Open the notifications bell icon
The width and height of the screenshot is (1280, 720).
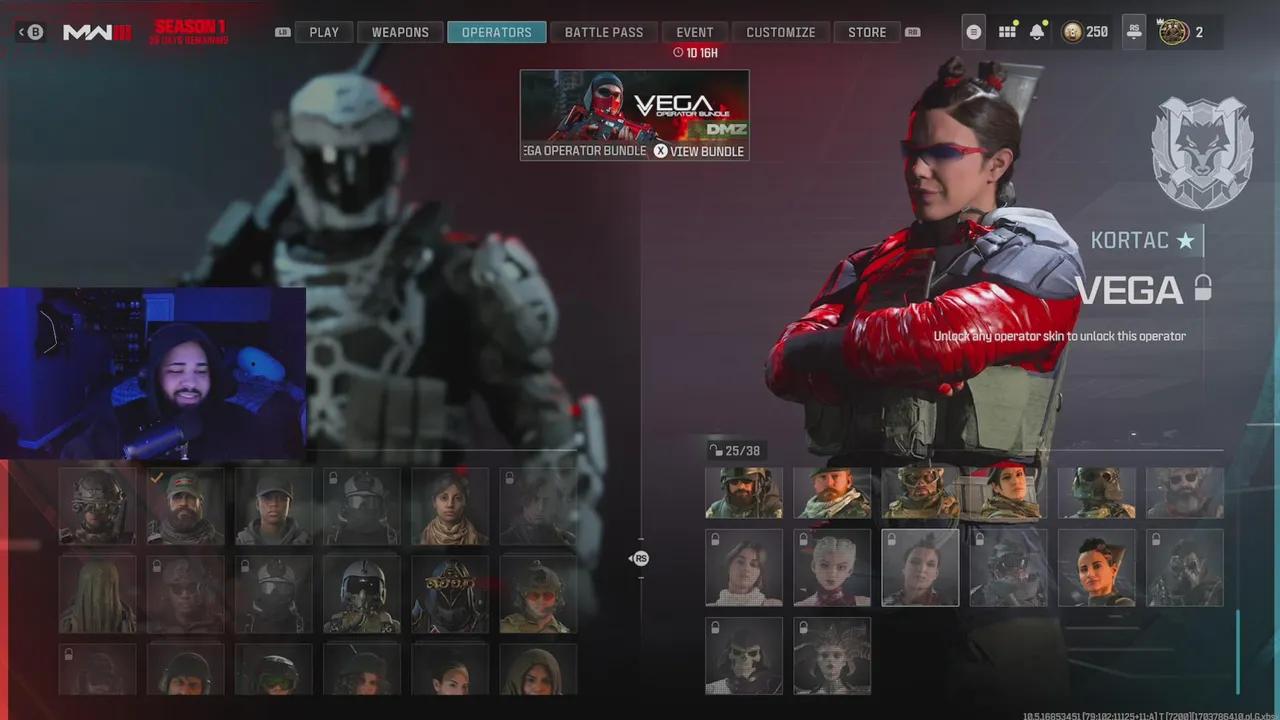click(x=1037, y=31)
